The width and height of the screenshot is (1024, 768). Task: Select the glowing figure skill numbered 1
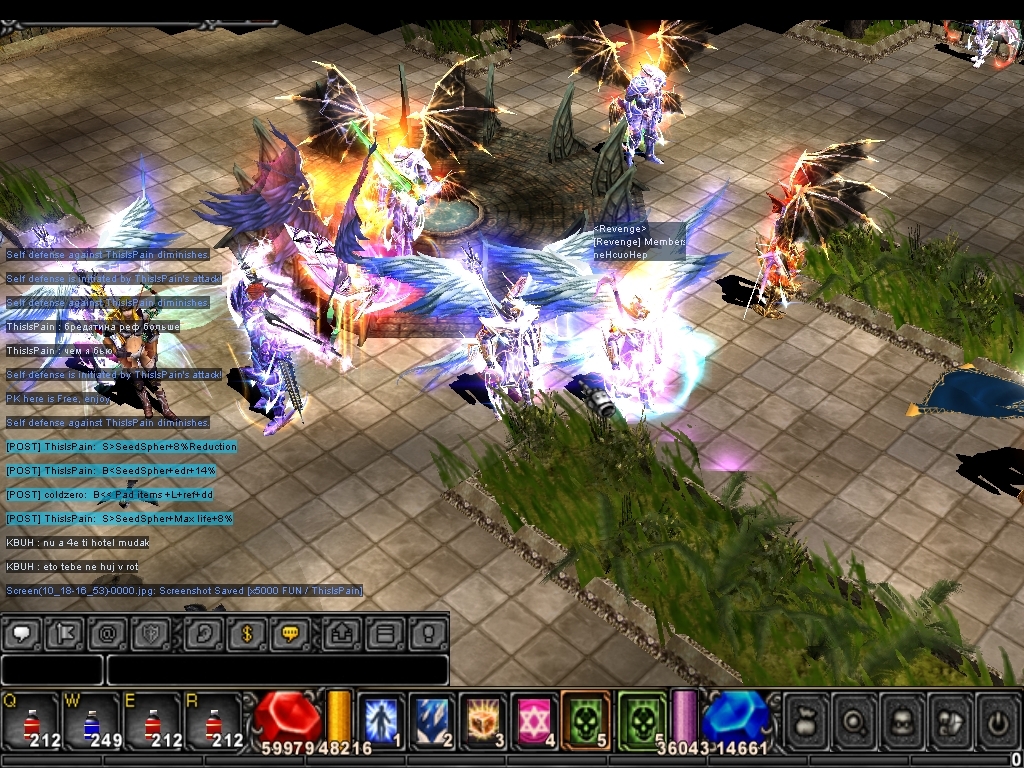coord(381,720)
